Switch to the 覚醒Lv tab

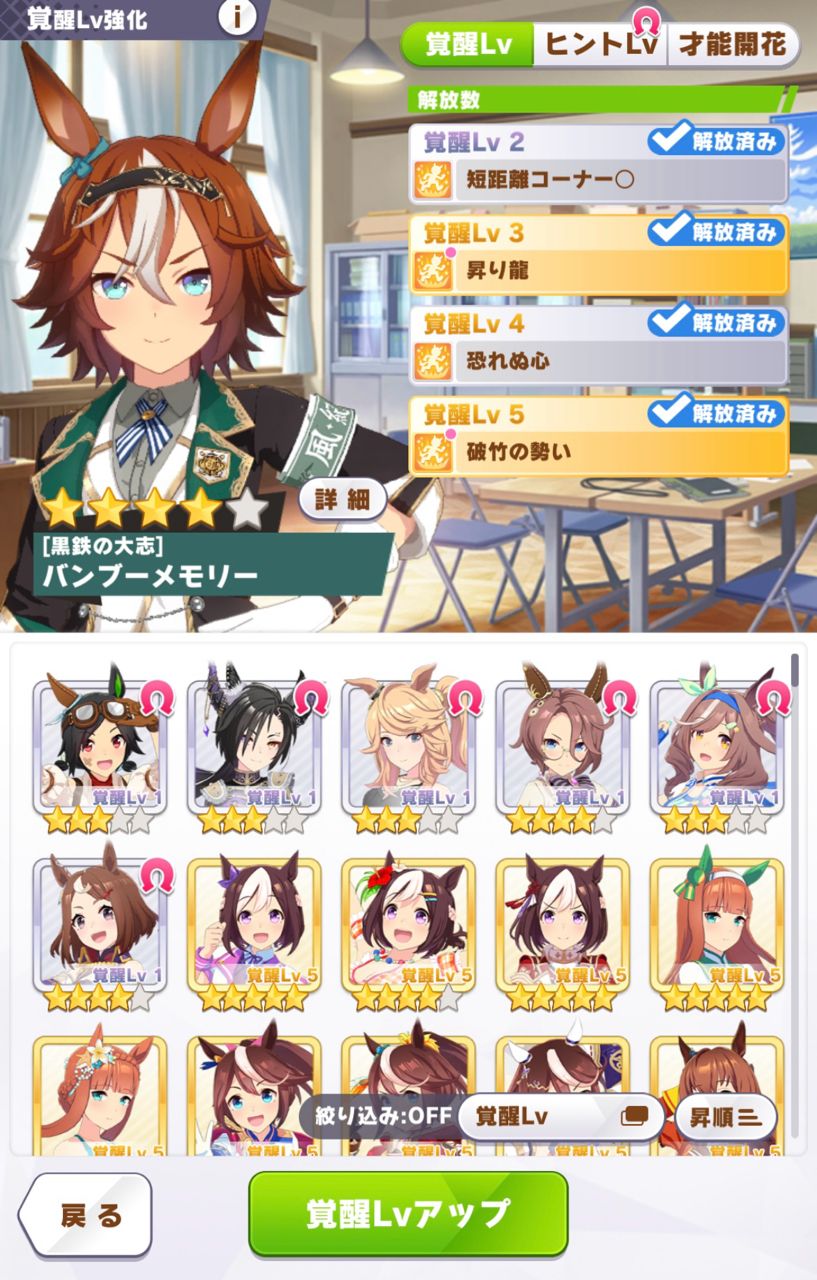tap(468, 44)
